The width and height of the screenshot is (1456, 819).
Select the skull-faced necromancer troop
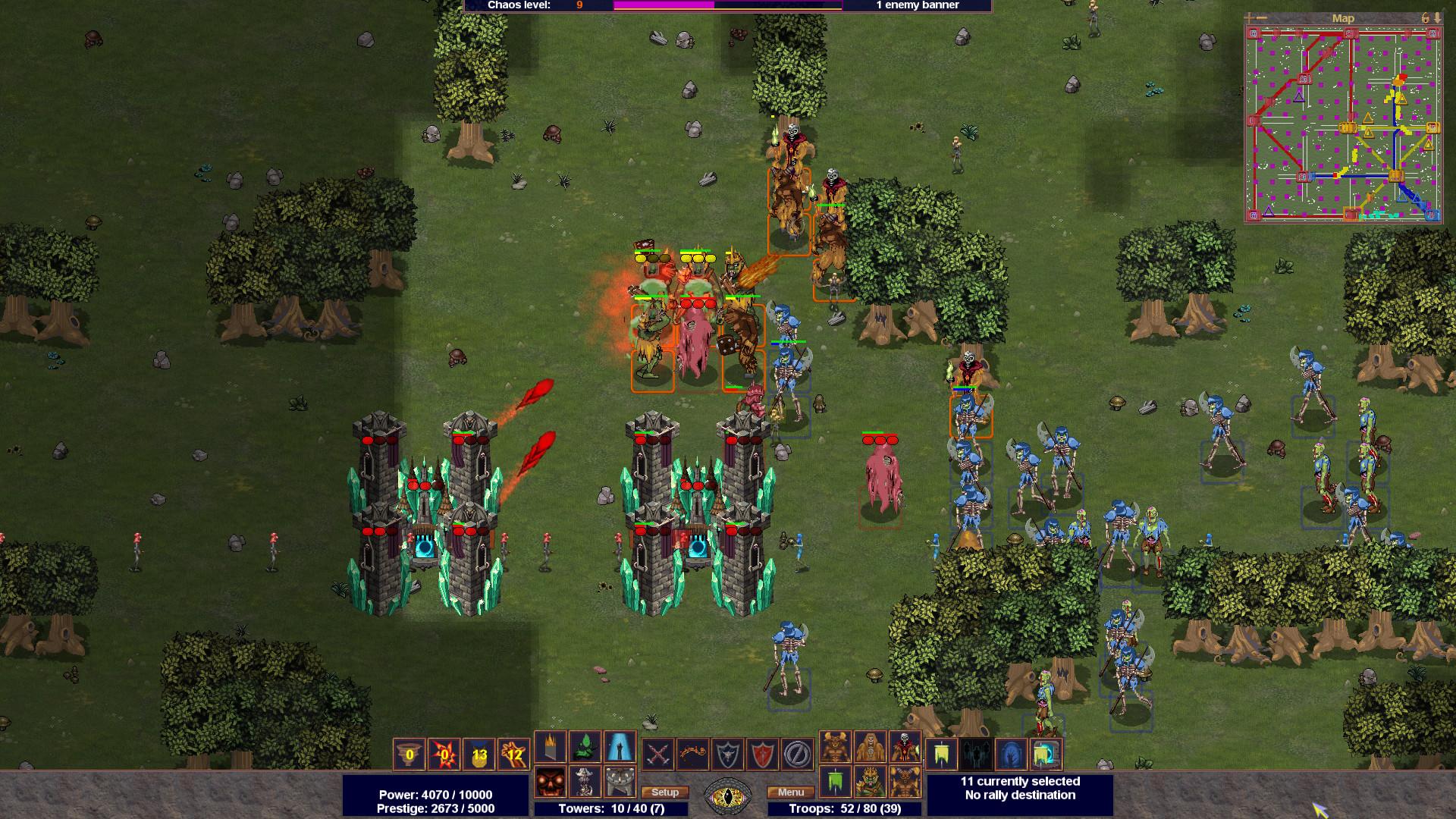tap(905, 747)
